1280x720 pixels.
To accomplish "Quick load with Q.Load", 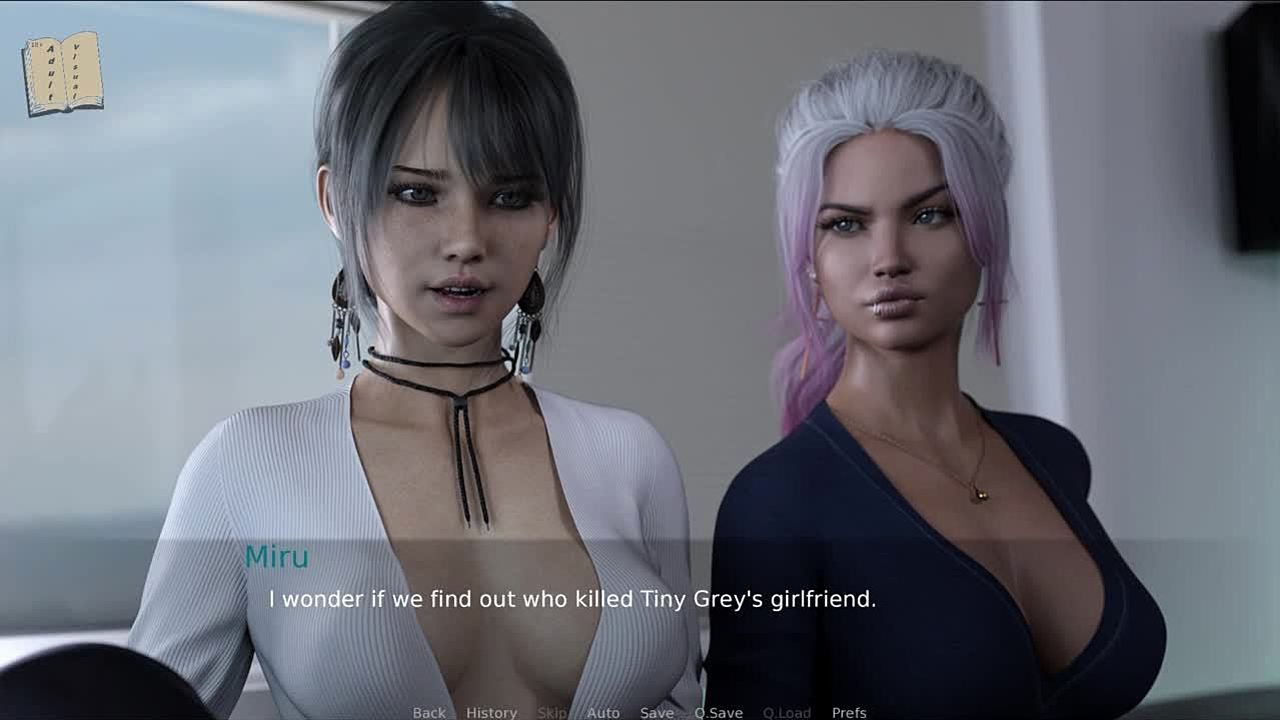I will pyautogui.click(x=787, y=712).
